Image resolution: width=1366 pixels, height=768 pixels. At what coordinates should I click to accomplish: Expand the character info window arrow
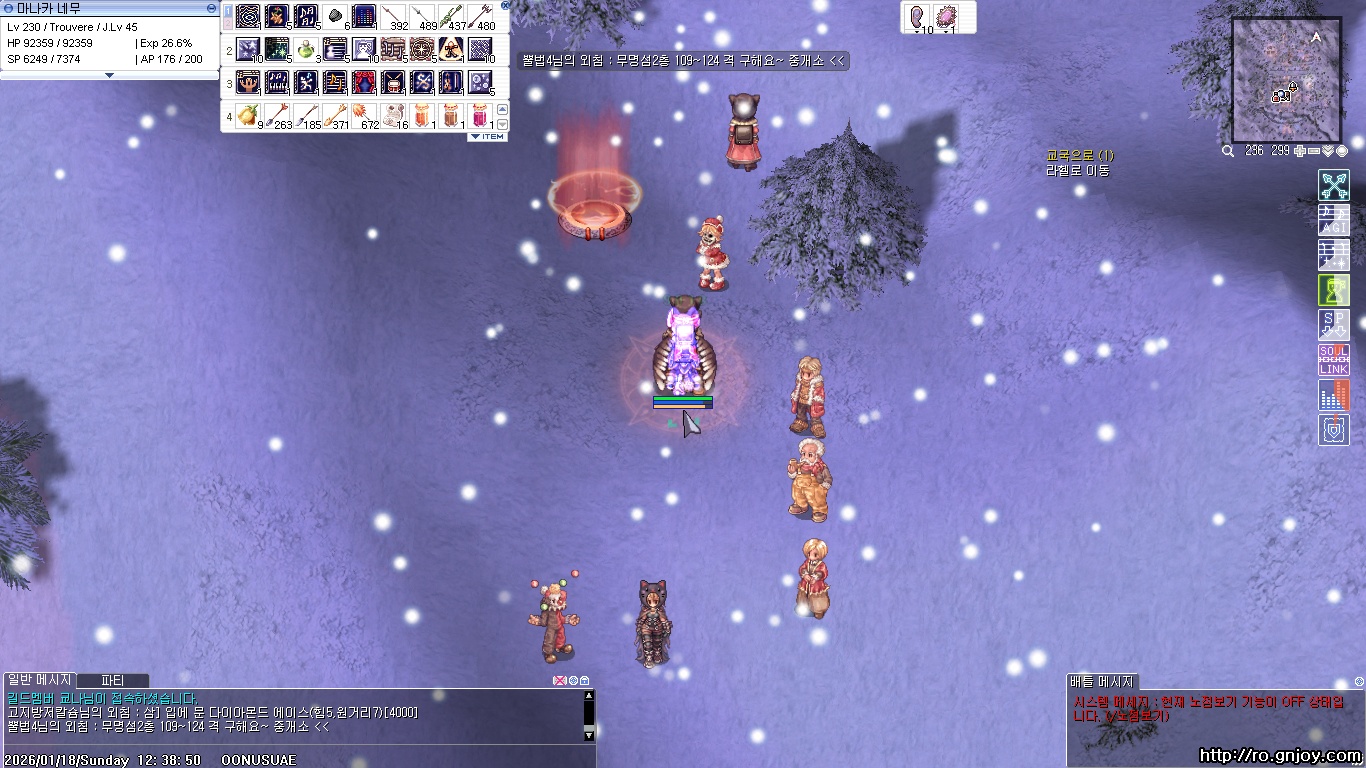[x=110, y=75]
